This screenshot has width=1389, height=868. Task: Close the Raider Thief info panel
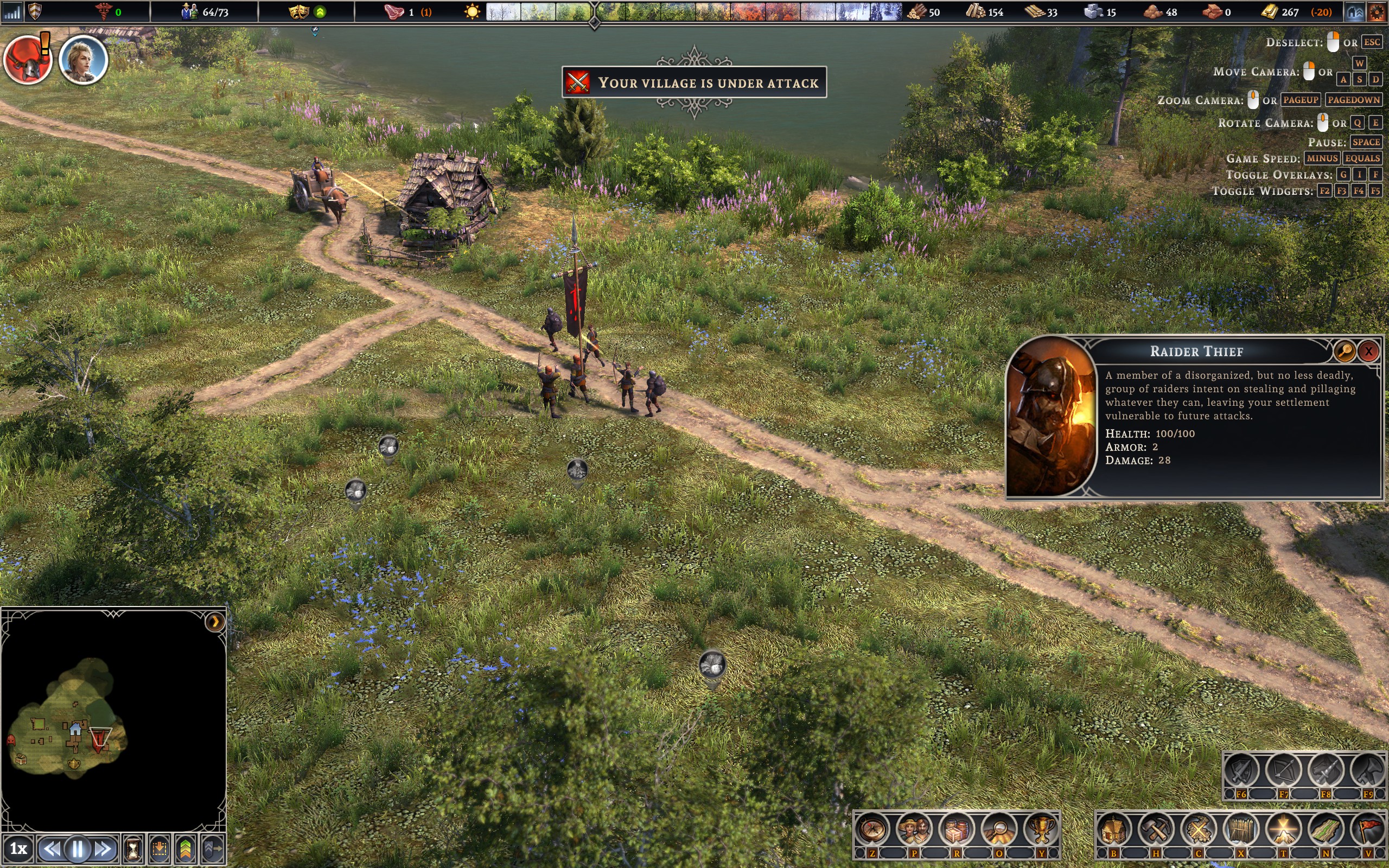[1368, 352]
